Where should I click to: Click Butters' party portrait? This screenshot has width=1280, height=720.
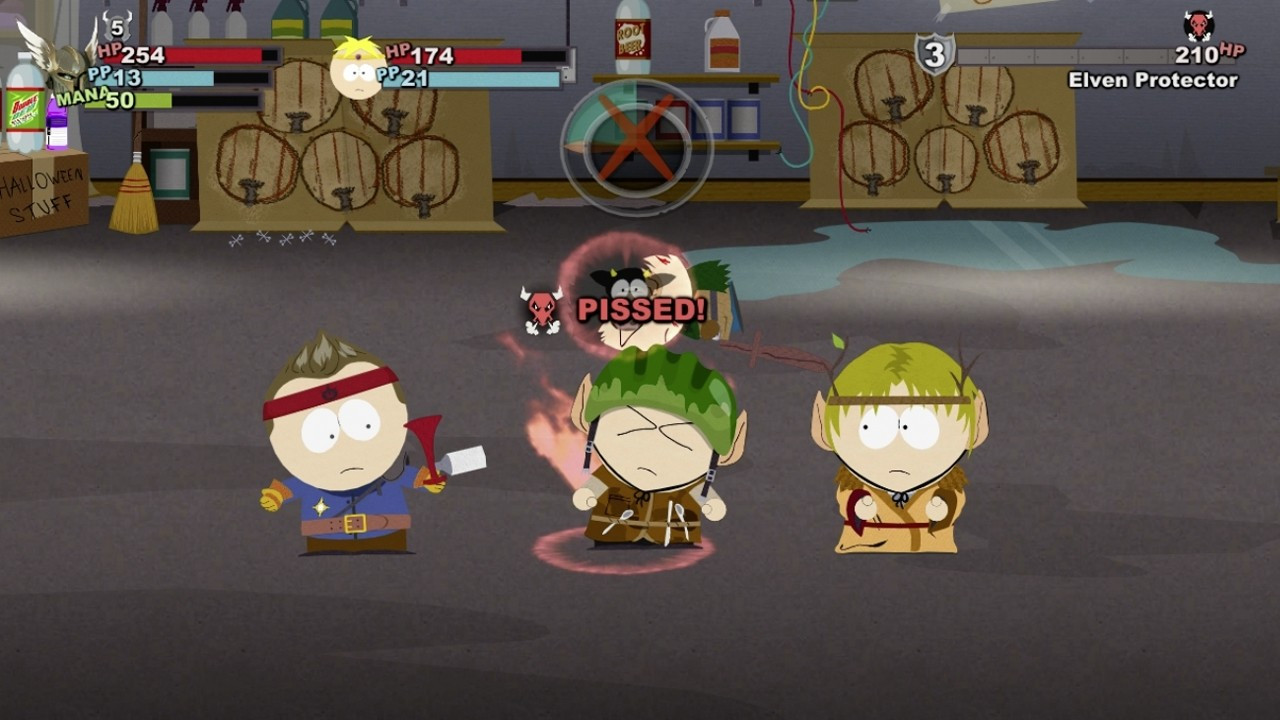coord(357,68)
